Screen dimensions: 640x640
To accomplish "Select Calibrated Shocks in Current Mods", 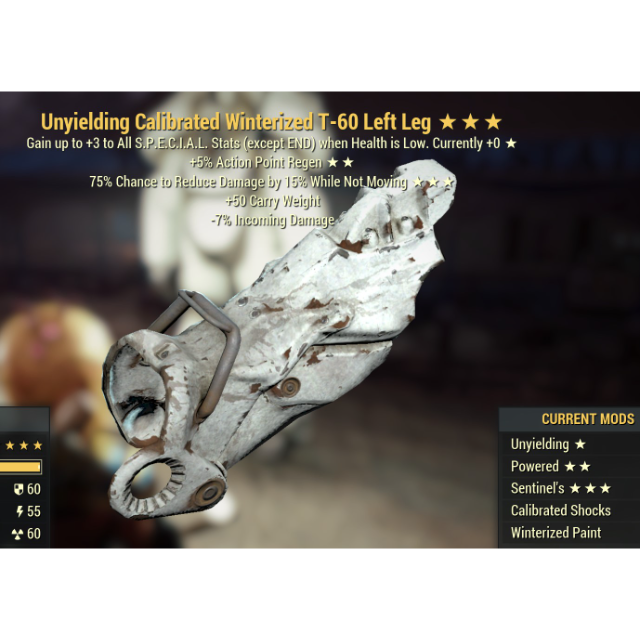I will tap(560, 510).
